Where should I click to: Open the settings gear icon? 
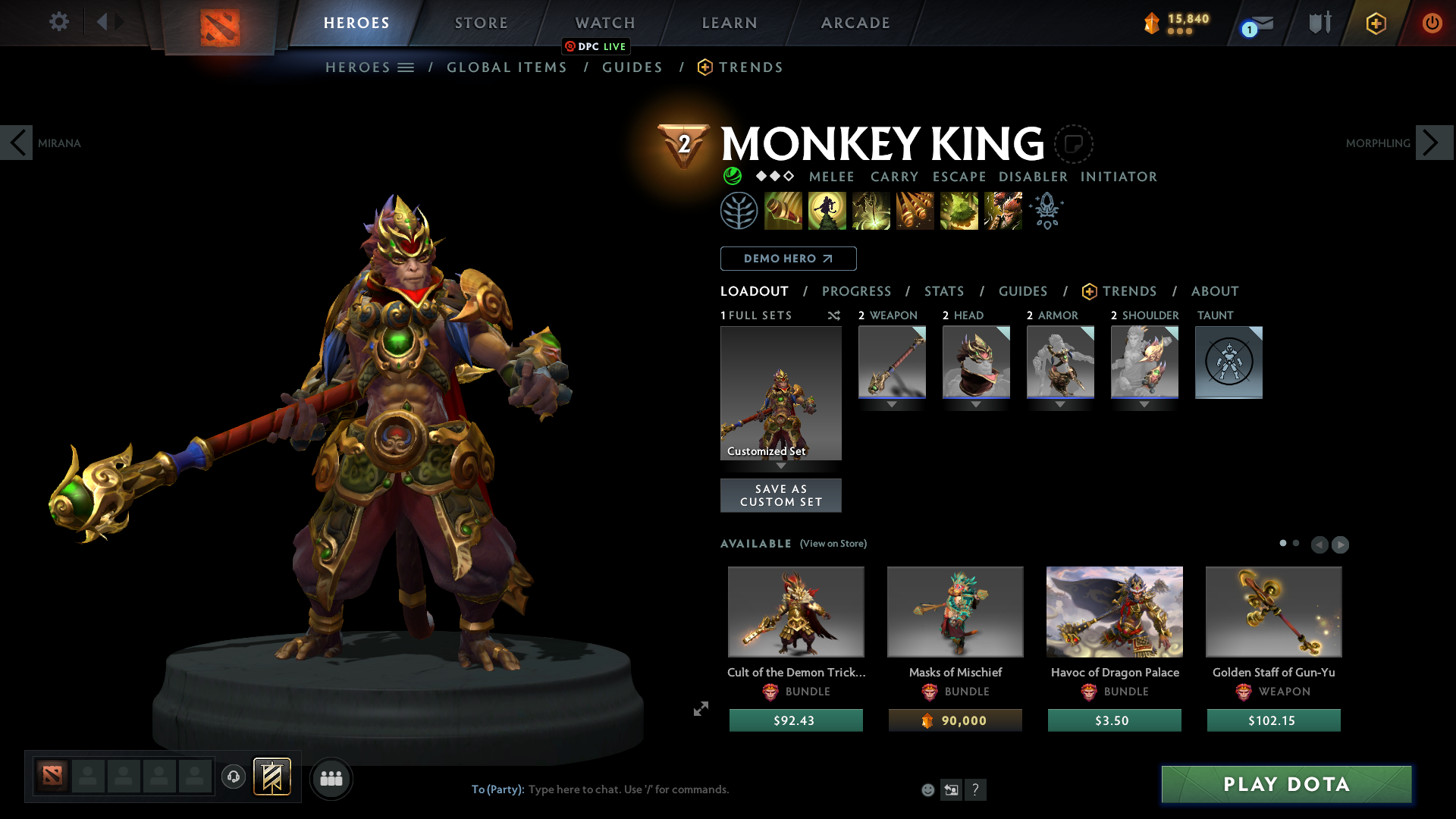pyautogui.click(x=58, y=22)
